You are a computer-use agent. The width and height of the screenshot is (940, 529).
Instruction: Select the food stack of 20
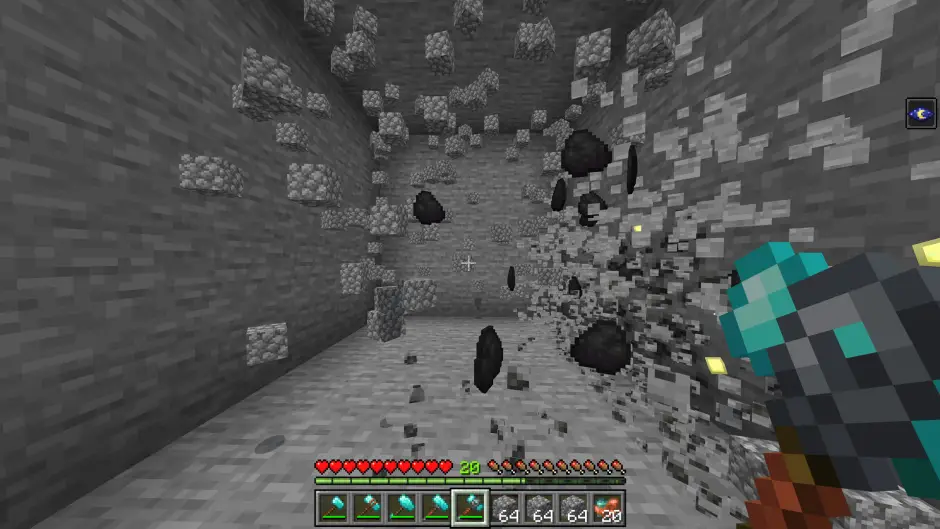pyautogui.click(x=608, y=507)
